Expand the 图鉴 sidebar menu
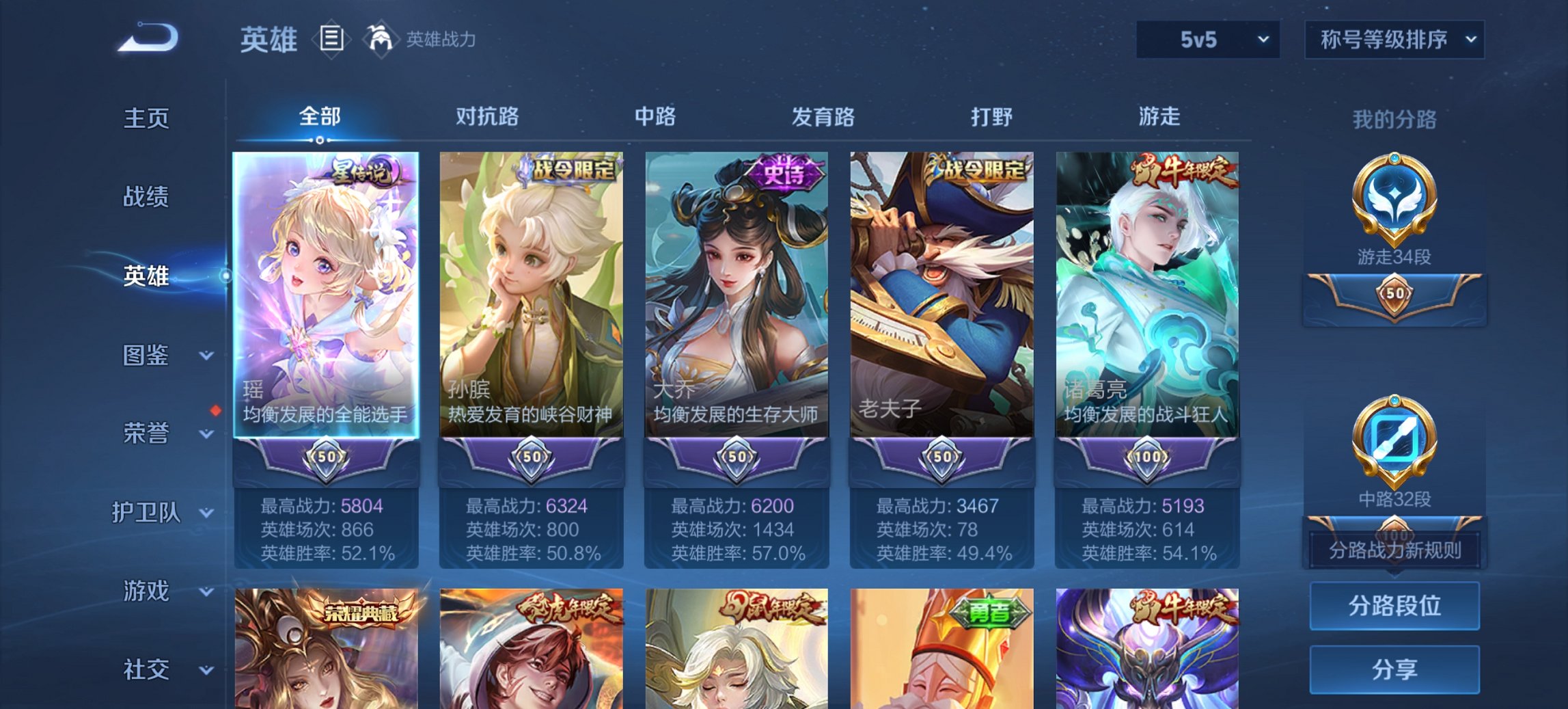This screenshot has width=1568, height=709. click(146, 356)
